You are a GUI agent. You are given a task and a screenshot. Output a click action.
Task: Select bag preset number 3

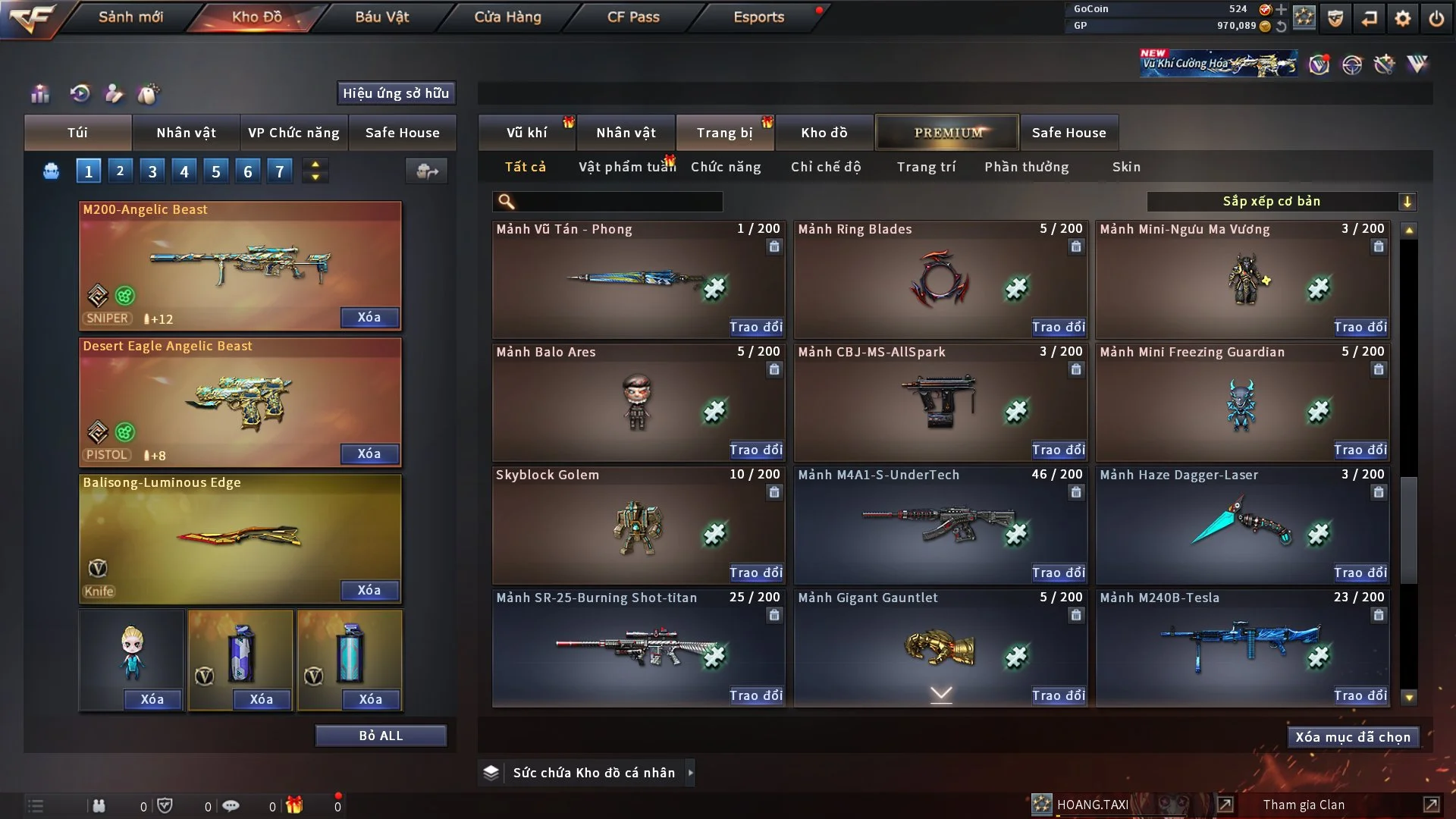152,171
